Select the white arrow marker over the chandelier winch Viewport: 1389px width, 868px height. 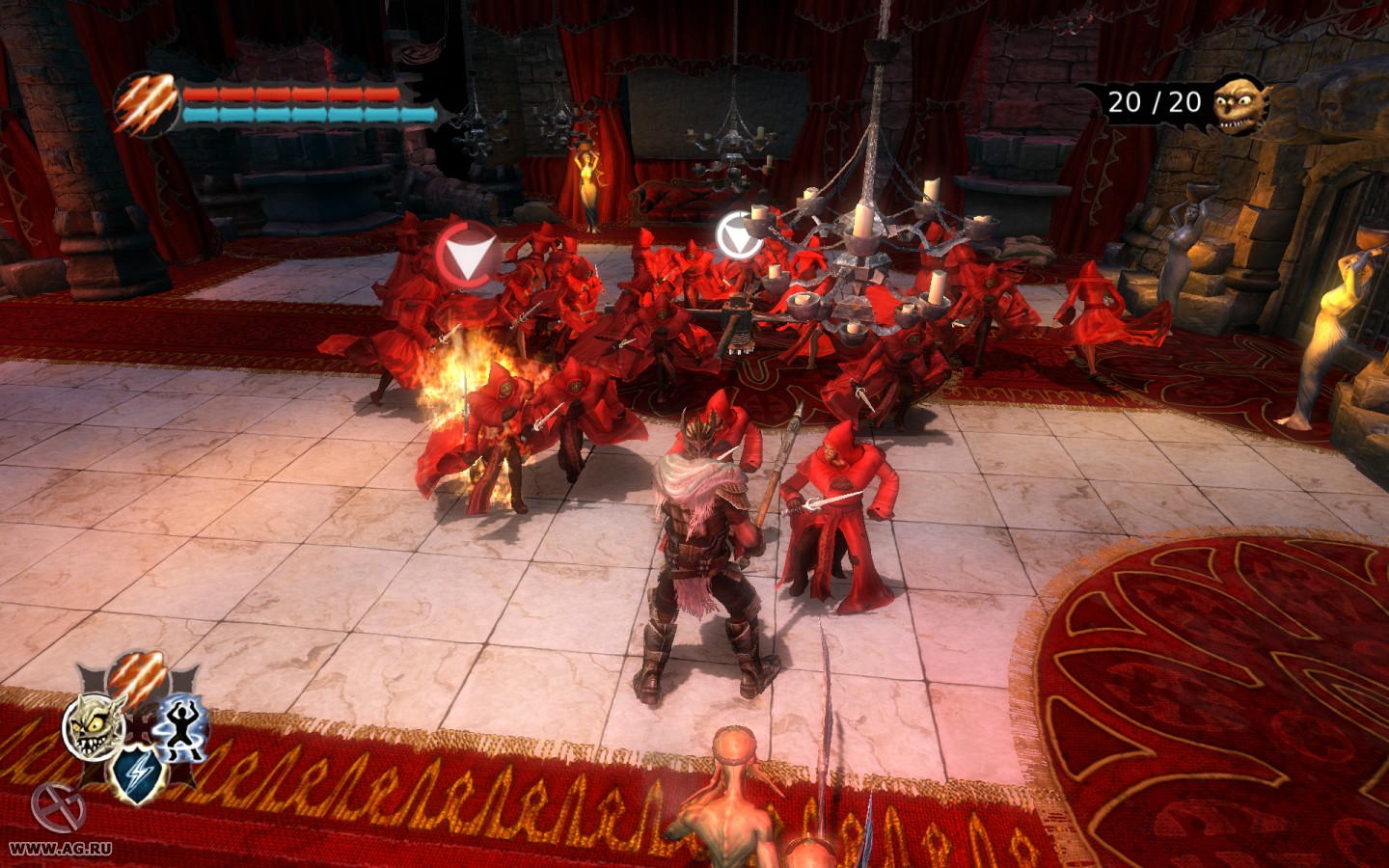click(738, 235)
